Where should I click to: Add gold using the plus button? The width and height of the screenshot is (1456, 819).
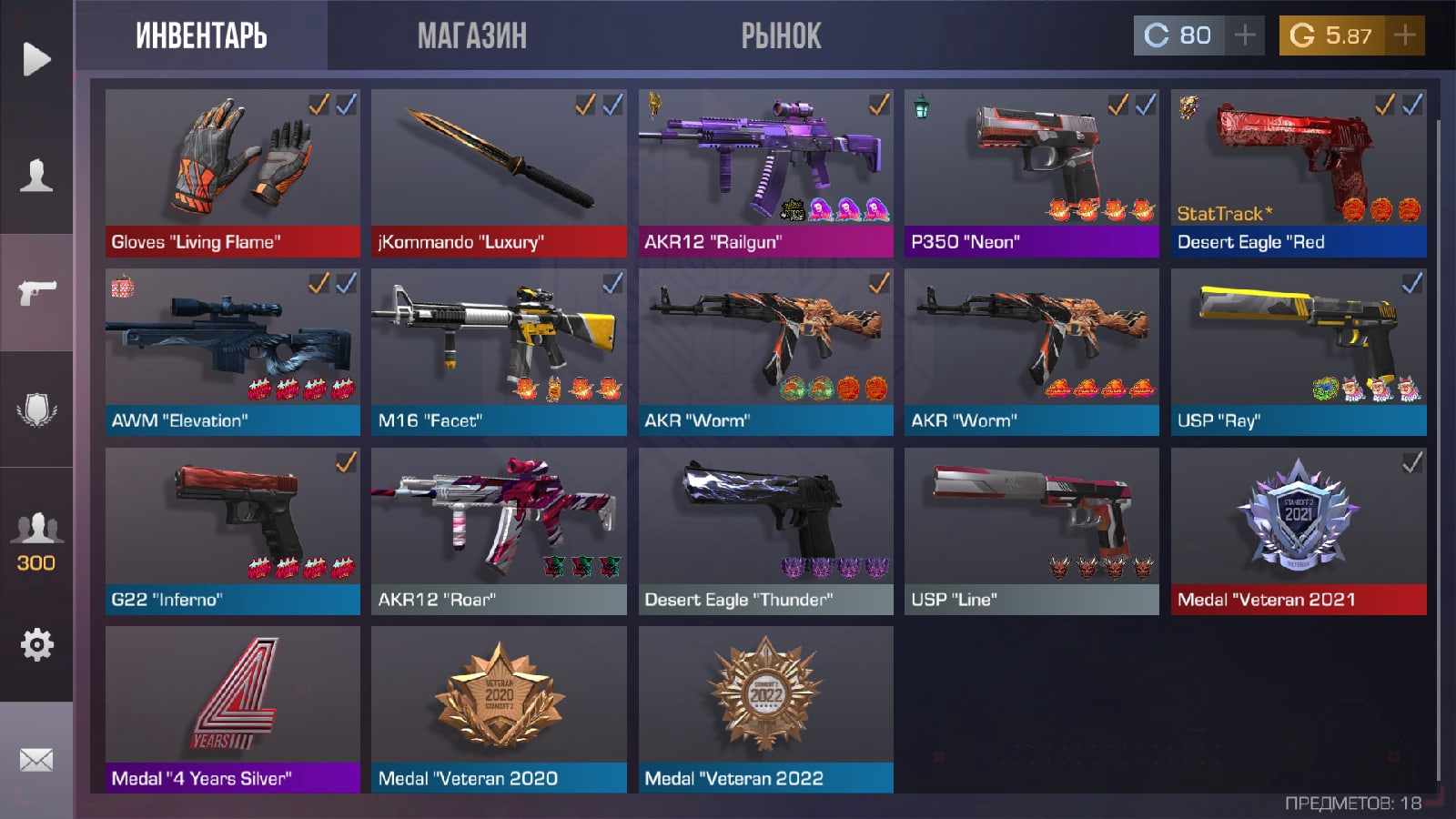pos(1405,35)
